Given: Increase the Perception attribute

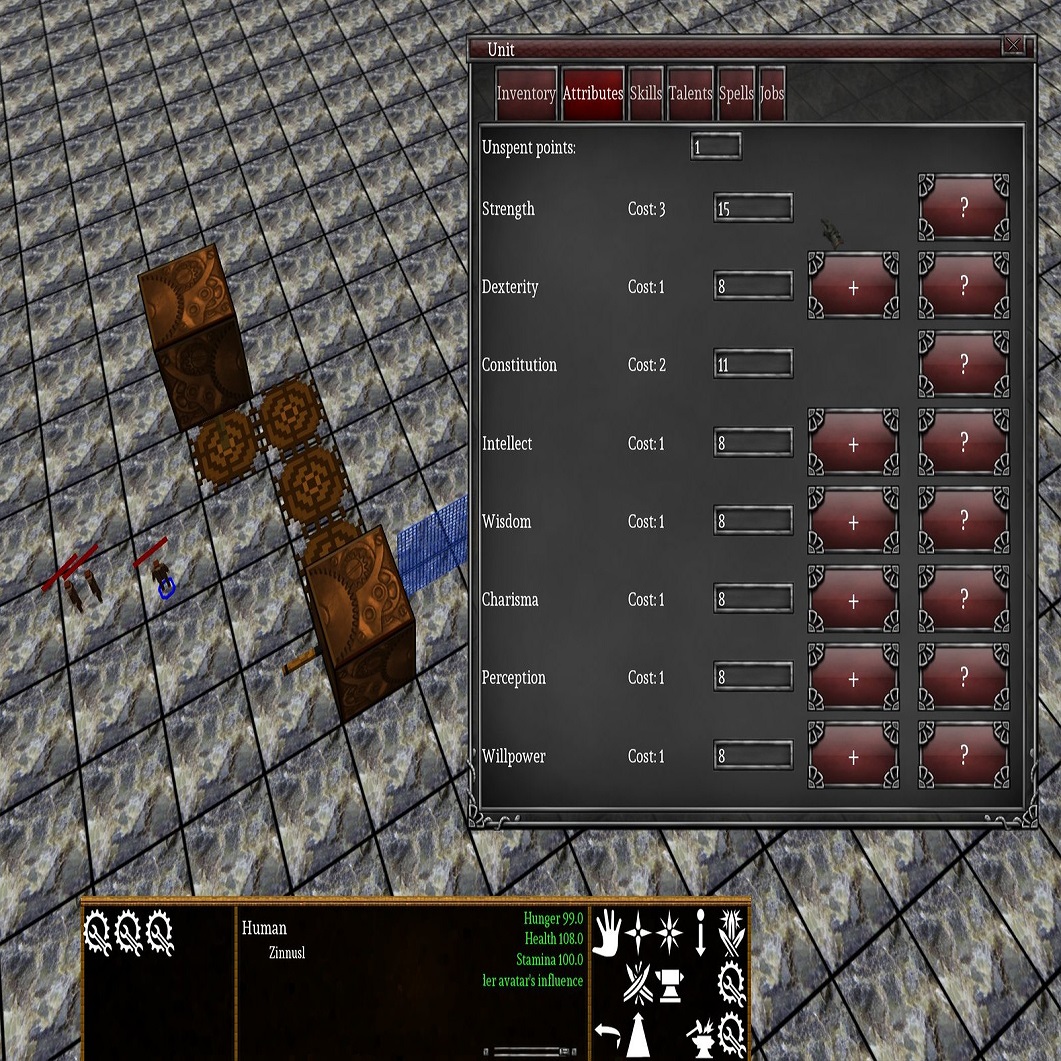Looking at the screenshot, I should pyautogui.click(x=853, y=678).
